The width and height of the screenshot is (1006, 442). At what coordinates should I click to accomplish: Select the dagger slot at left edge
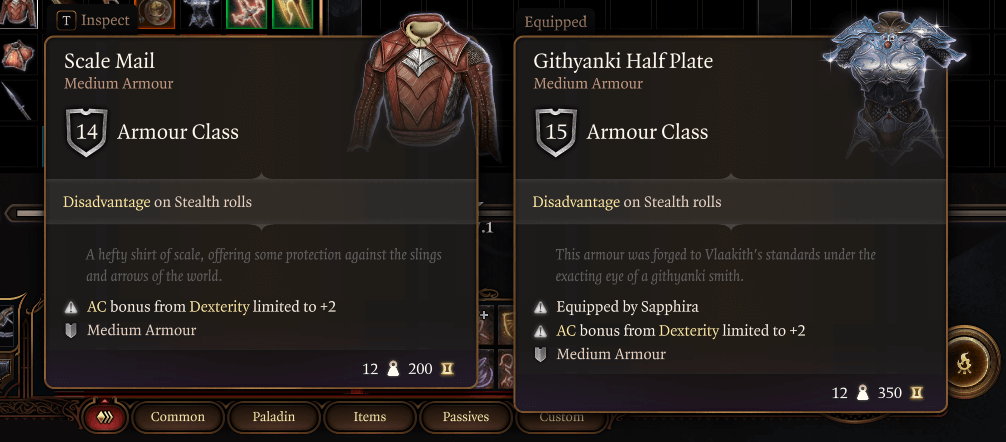pyautogui.click(x=14, y=100)
